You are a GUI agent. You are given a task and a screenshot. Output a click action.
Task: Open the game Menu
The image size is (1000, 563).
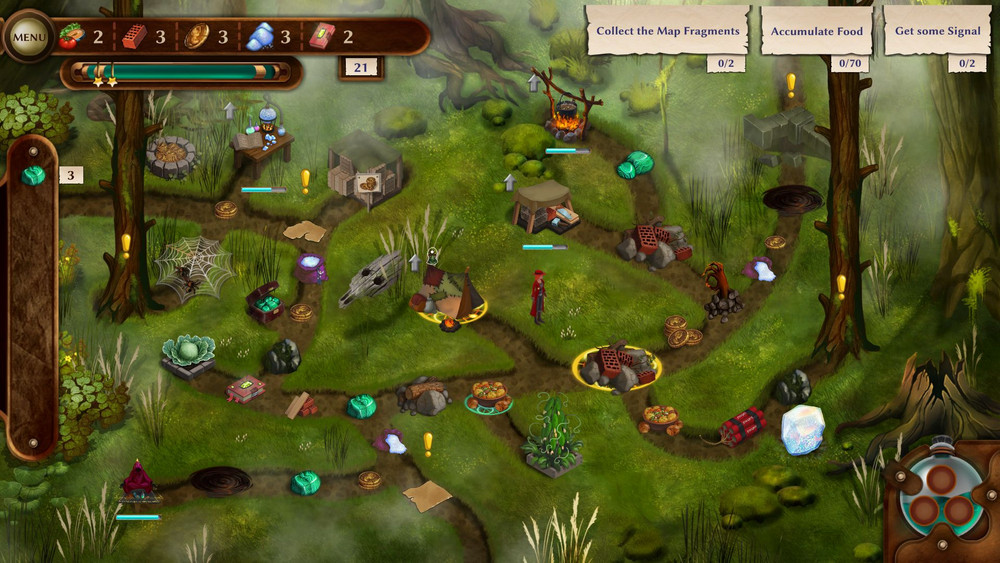(29, 38)
